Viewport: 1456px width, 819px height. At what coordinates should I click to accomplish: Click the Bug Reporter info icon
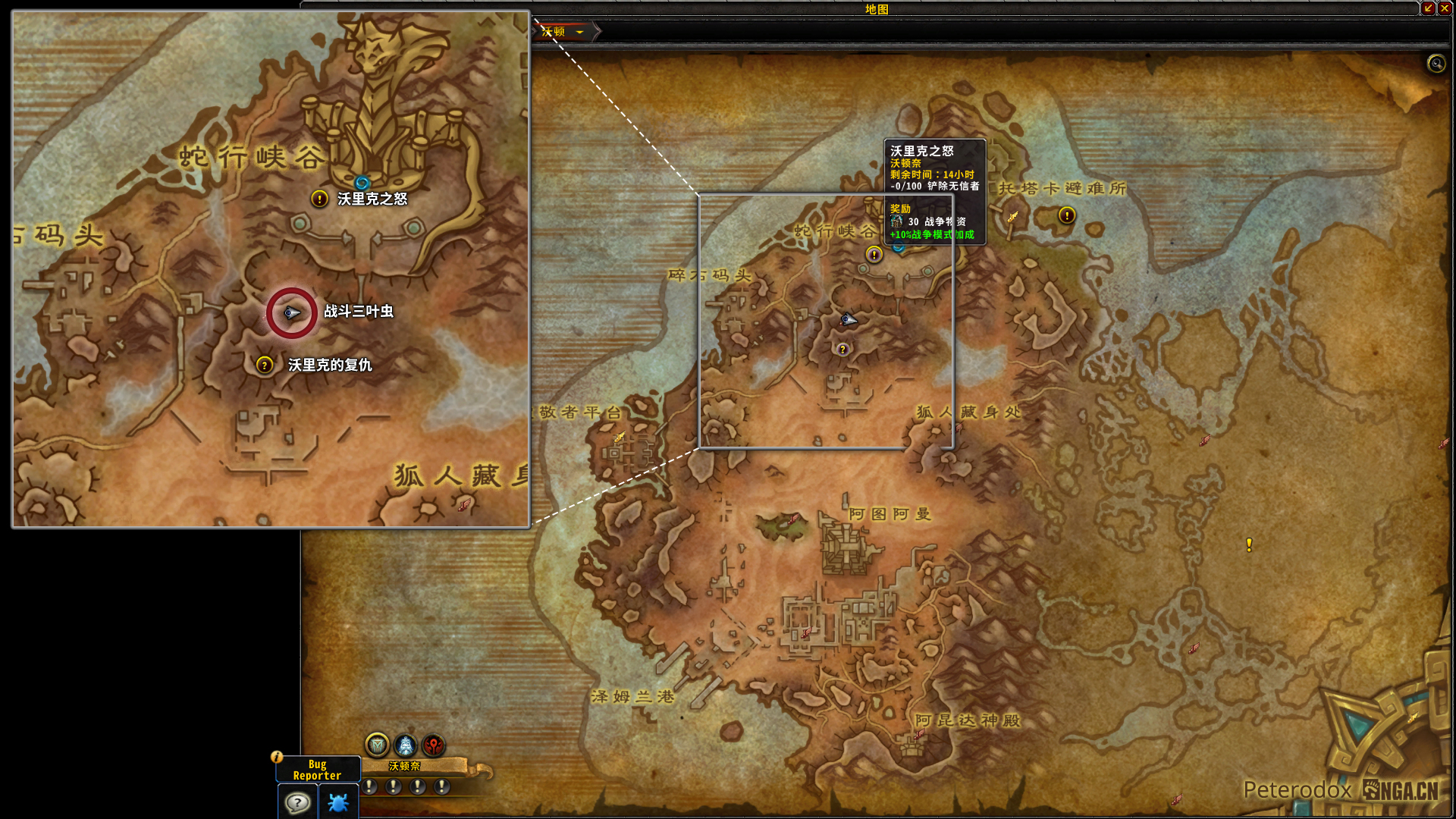pyautogui.click(x=277, y=757)
